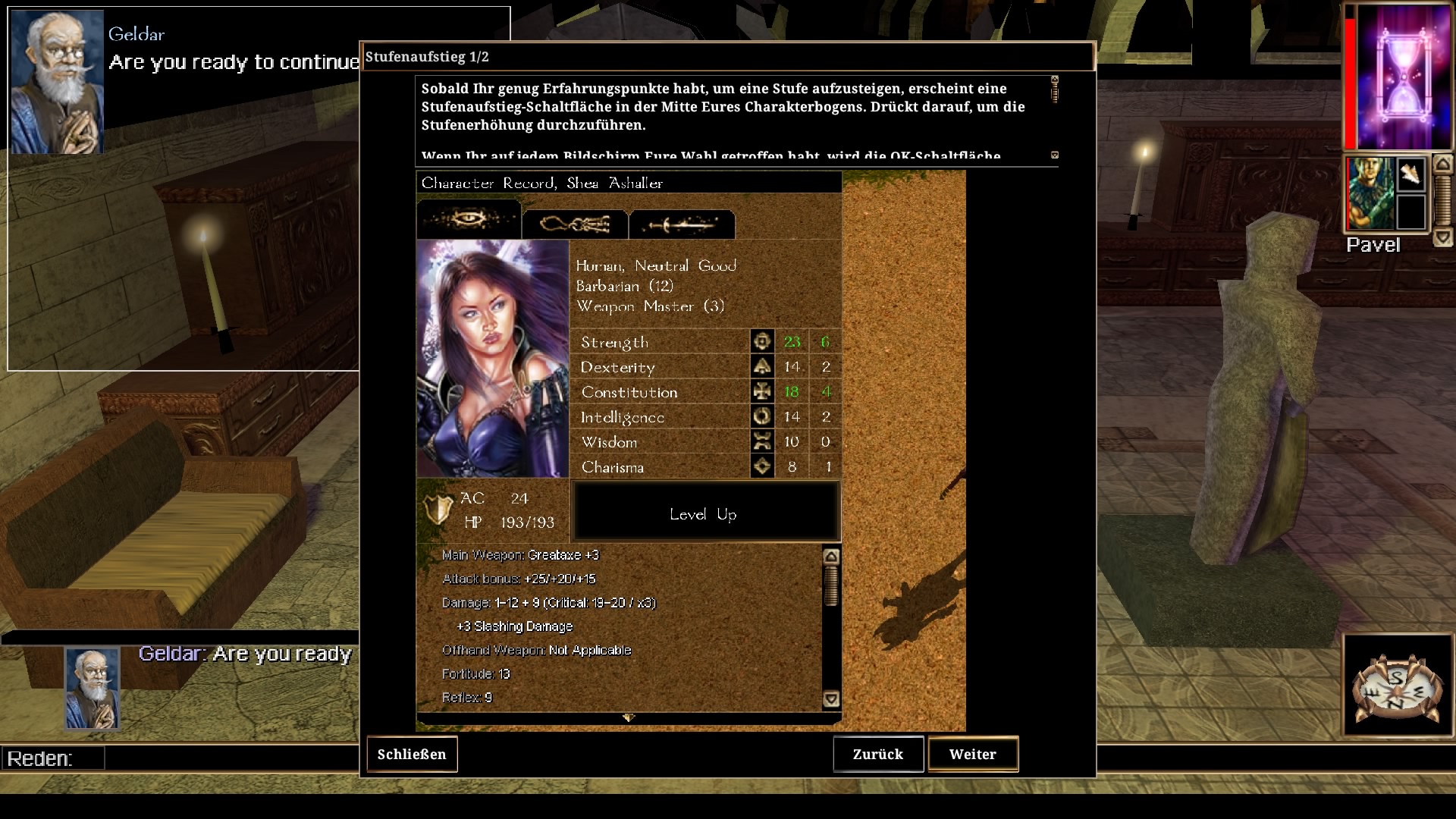Select Geldar's dialogue portrait

point(57,82)
